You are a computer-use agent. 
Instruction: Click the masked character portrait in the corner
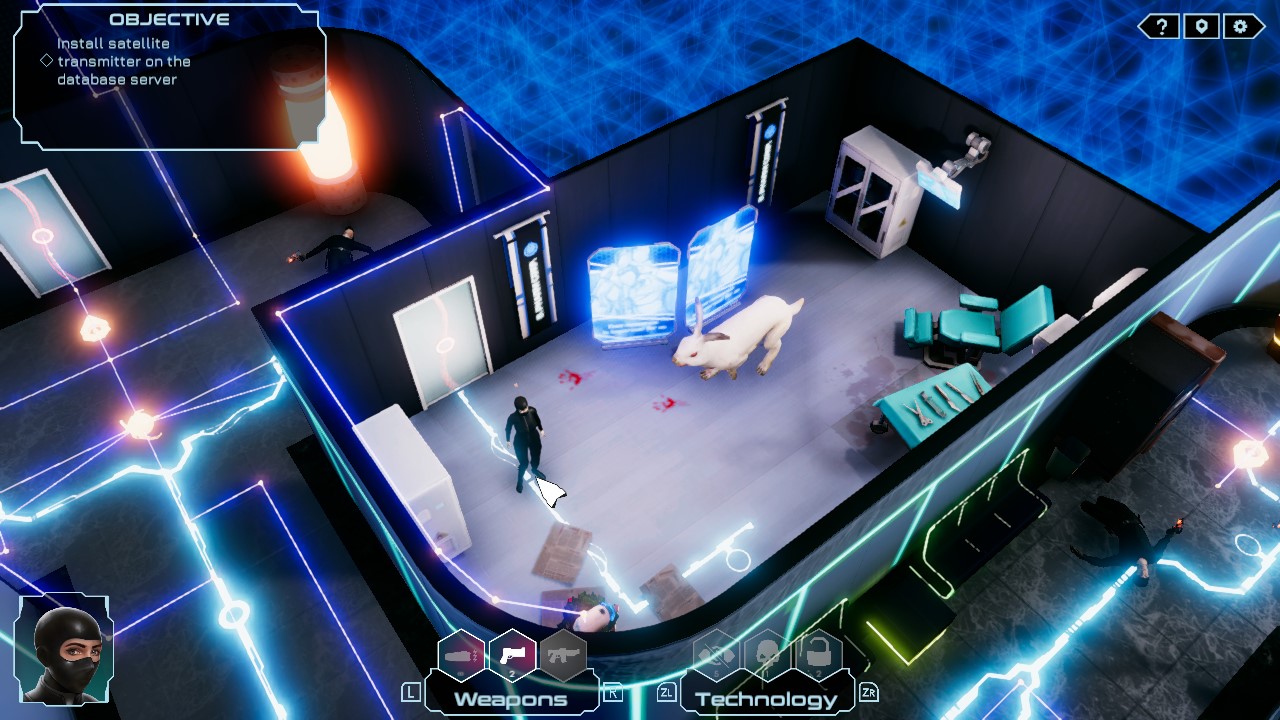pos(63,652)
